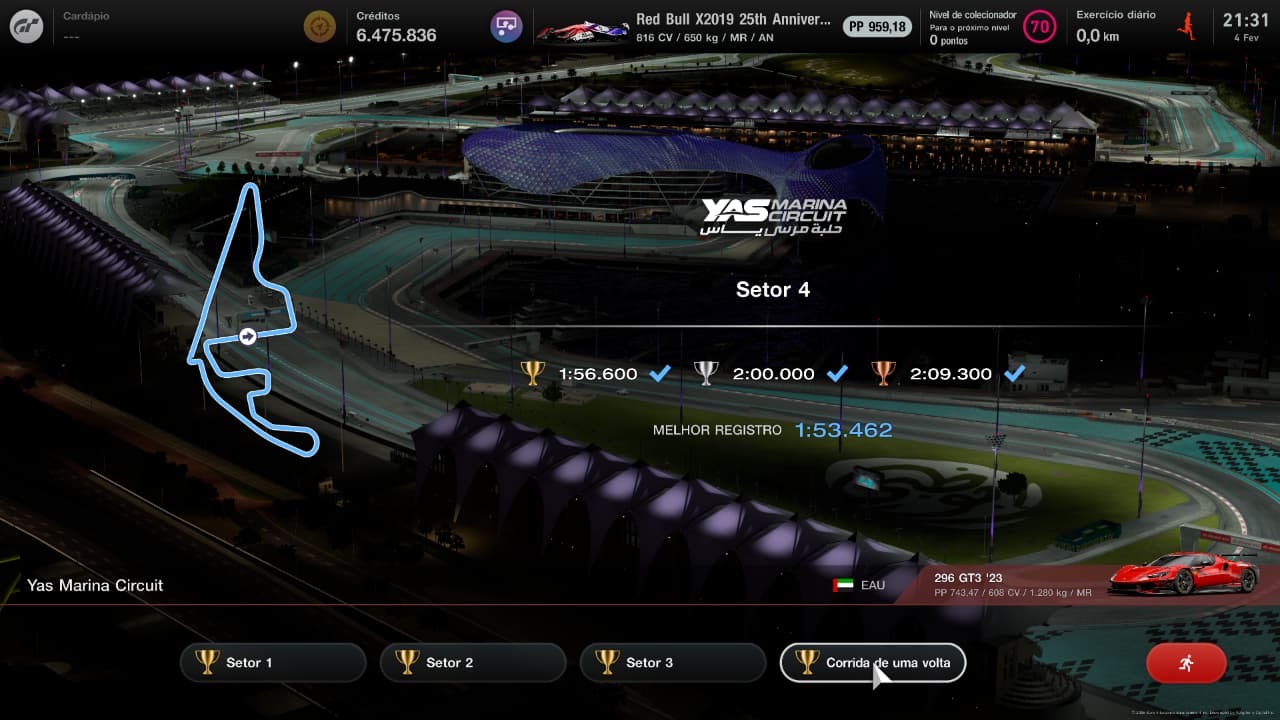Select the silver trophy icon beside 2:00.000
Screen dimensions: 1280x720
(707, 373)
